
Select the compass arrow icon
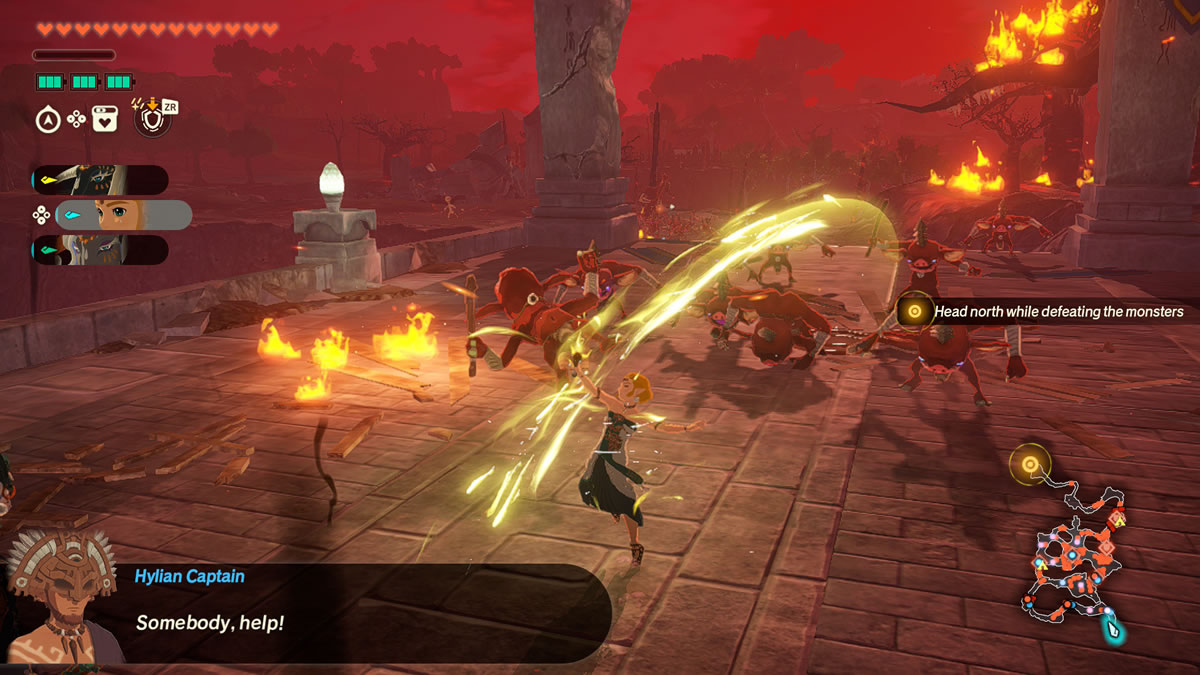click(47, 120)
